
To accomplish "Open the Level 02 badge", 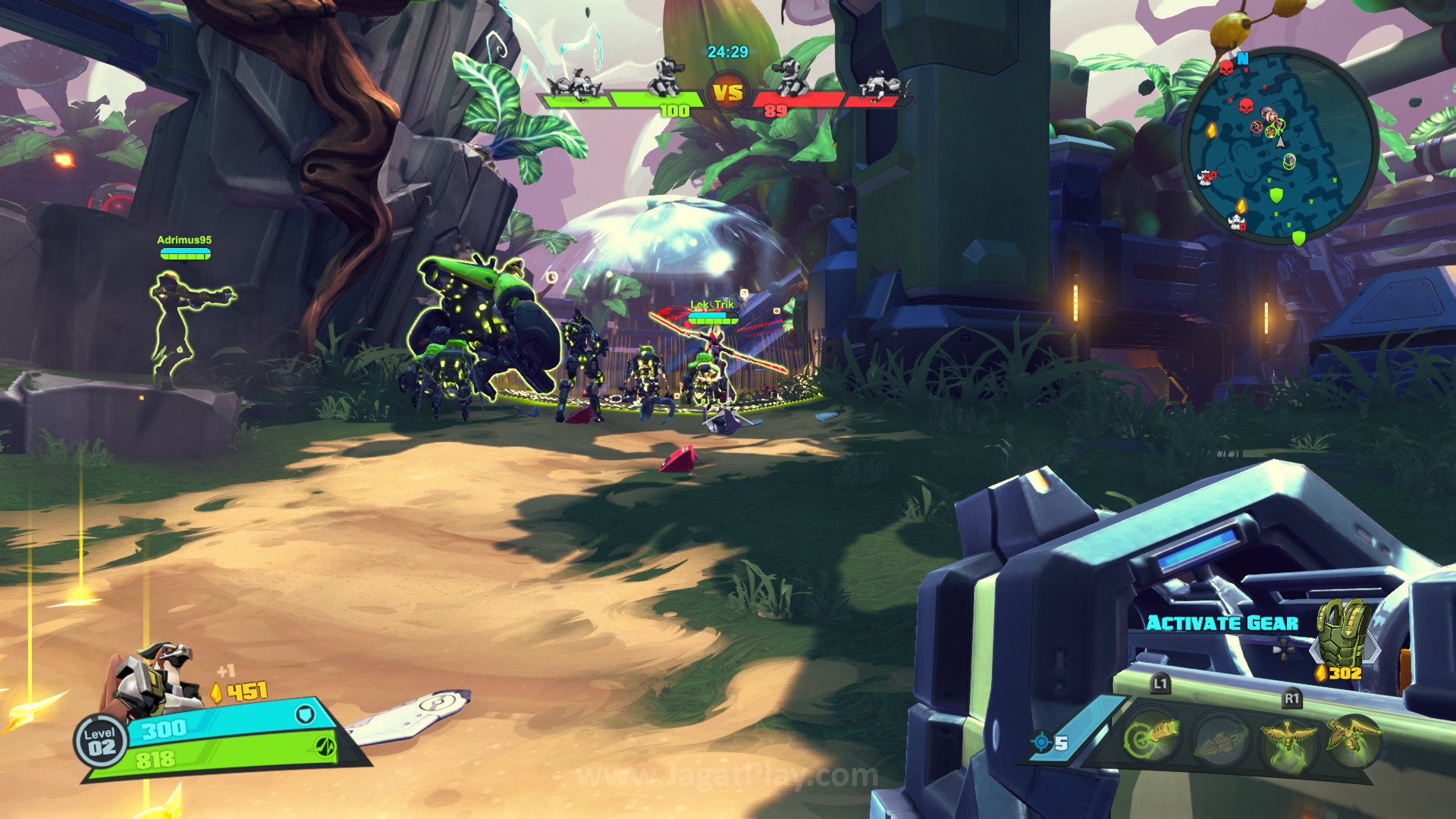I will (x=101, y=741).
